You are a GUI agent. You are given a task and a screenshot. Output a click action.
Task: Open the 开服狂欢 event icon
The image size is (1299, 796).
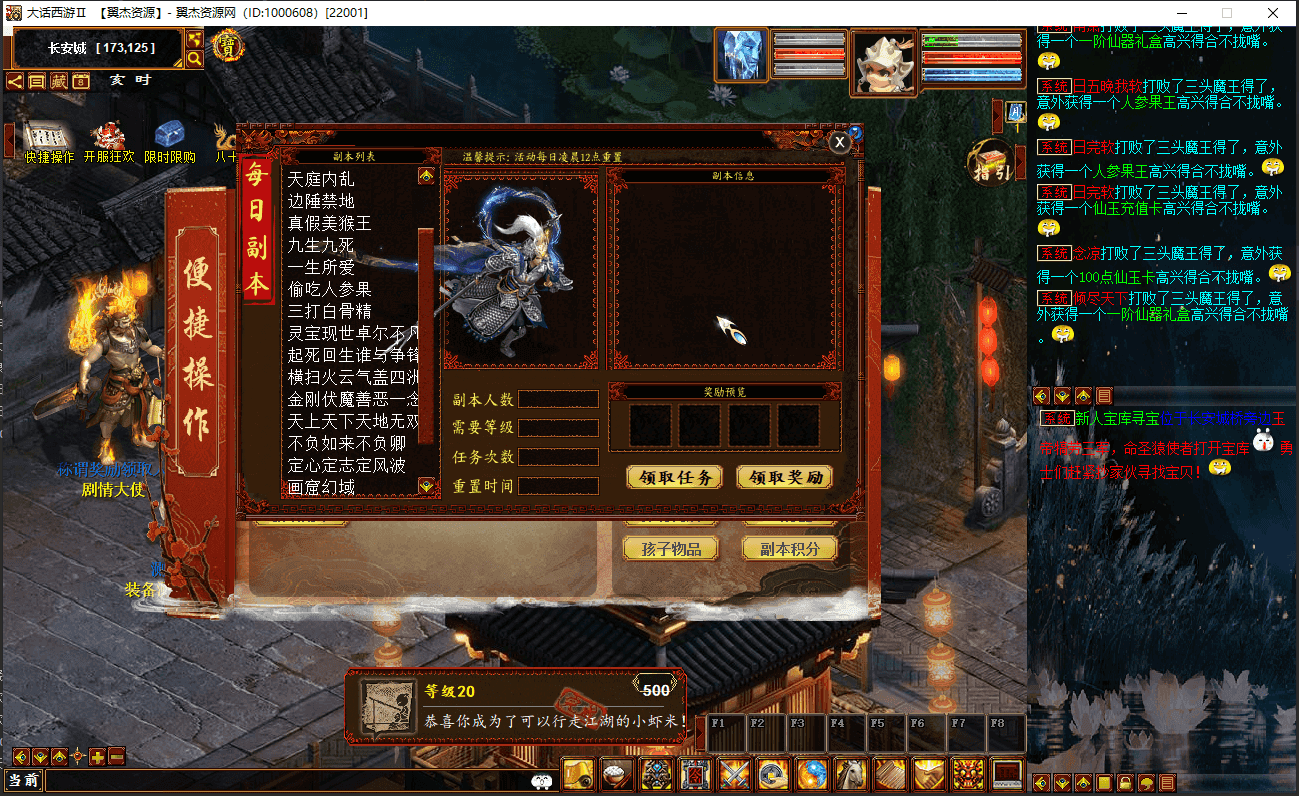pos(108,141)
